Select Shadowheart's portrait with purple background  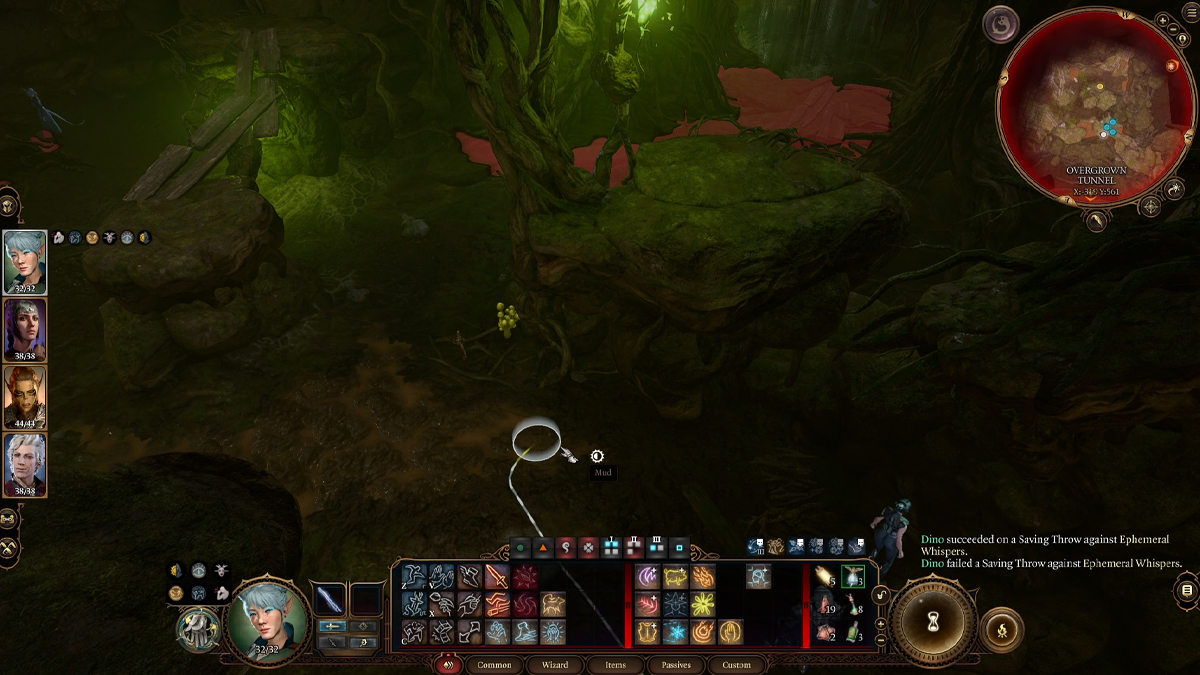[24, 329]
